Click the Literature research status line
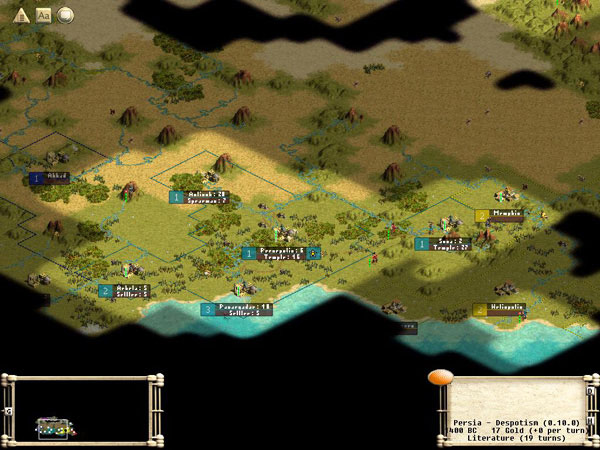The height and width of the screenshot is (450, 600). coord(510,438)
